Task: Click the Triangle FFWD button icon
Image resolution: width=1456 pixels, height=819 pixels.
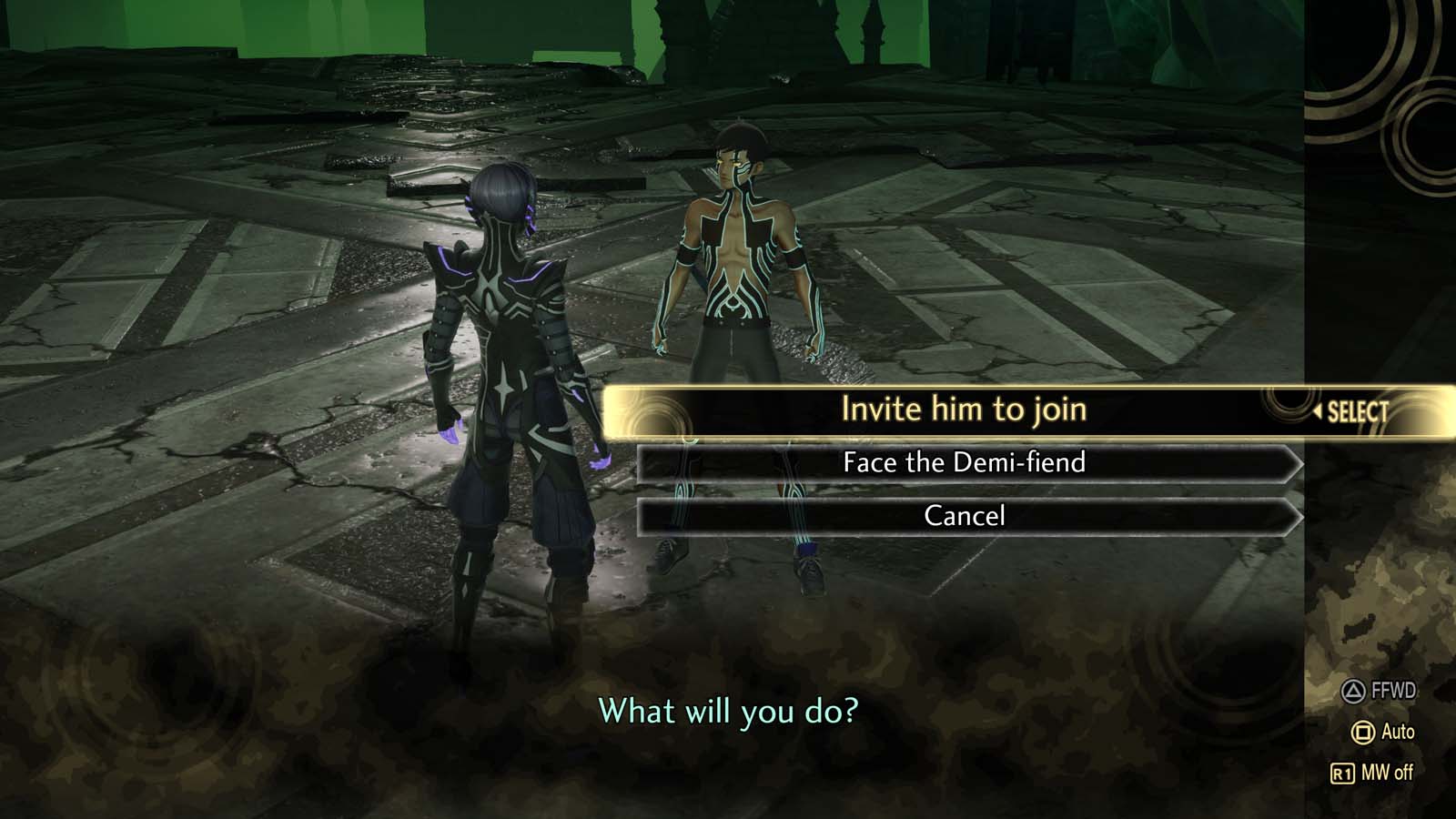Action: (x=1351, y=692)
